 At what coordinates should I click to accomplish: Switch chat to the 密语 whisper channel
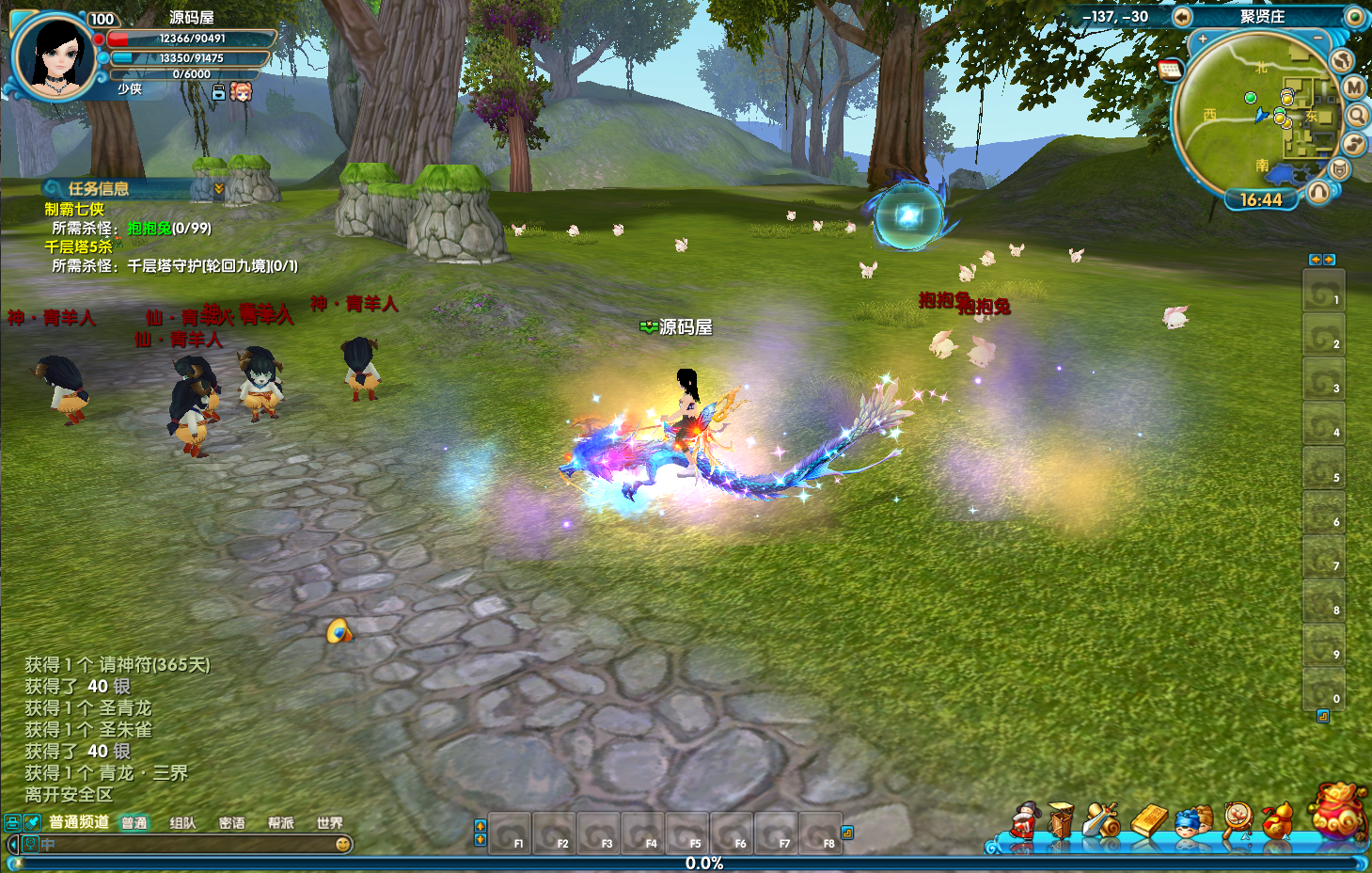[231, 823]
